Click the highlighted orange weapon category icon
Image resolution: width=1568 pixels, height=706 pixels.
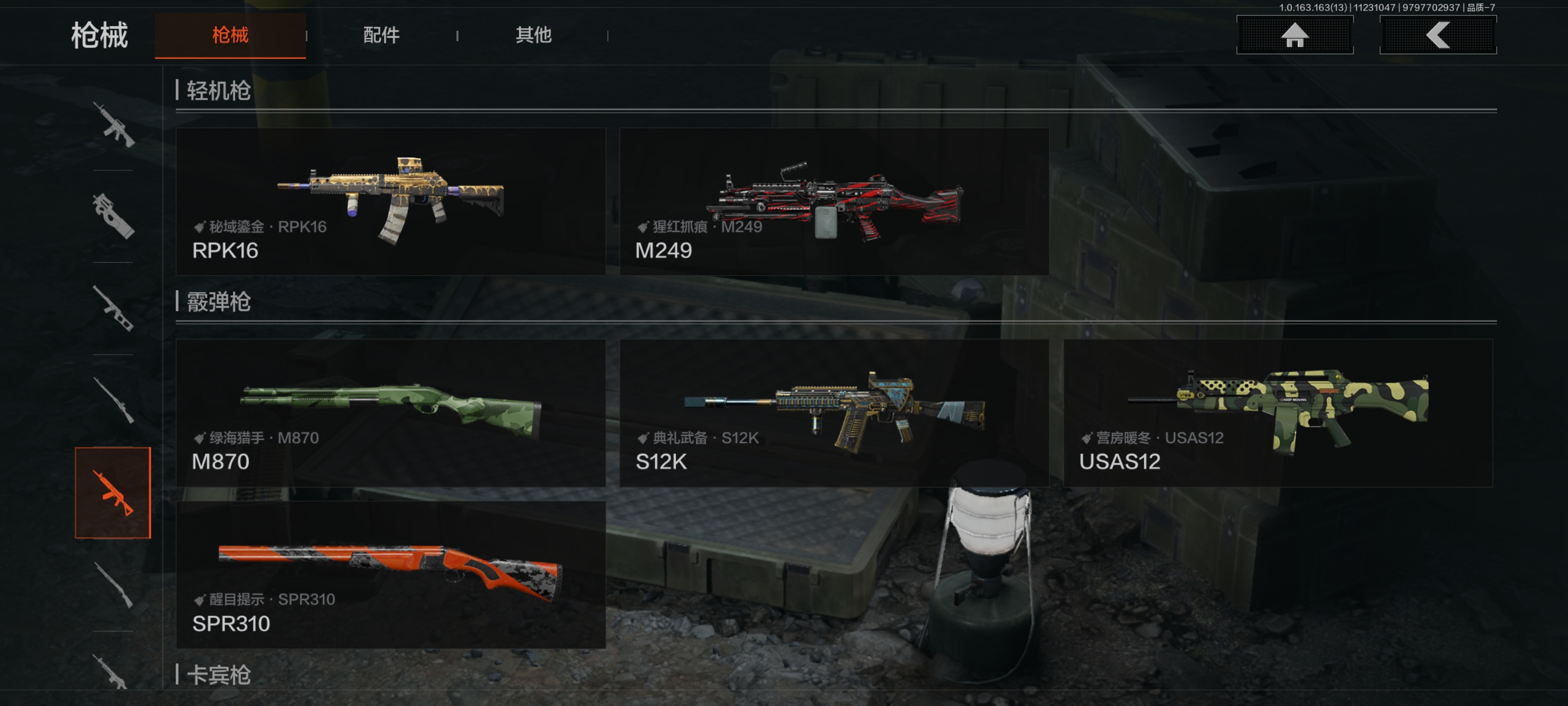113,492
